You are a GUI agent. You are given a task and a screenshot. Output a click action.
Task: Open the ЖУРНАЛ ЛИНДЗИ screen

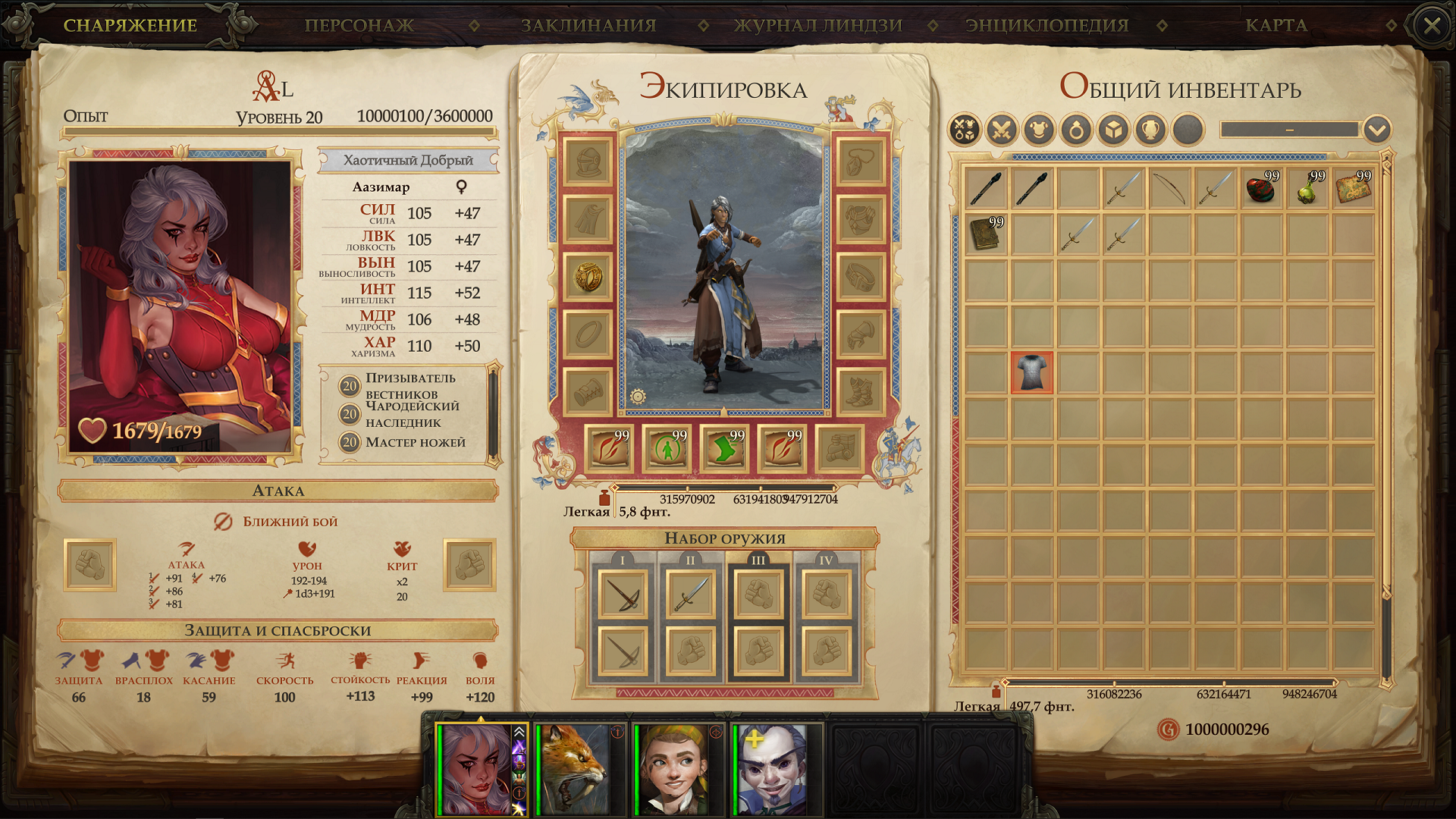[817, 24]
